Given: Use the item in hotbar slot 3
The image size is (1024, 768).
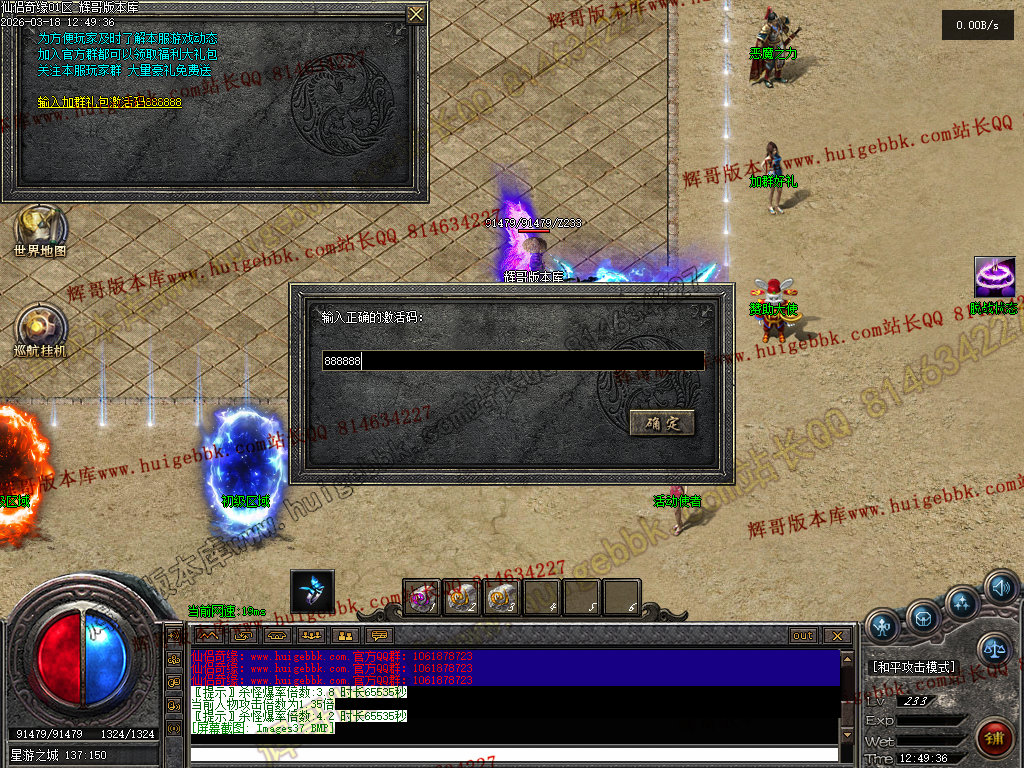Looking at the screenshot, I should pyautogui.click(x=502, y=598).
